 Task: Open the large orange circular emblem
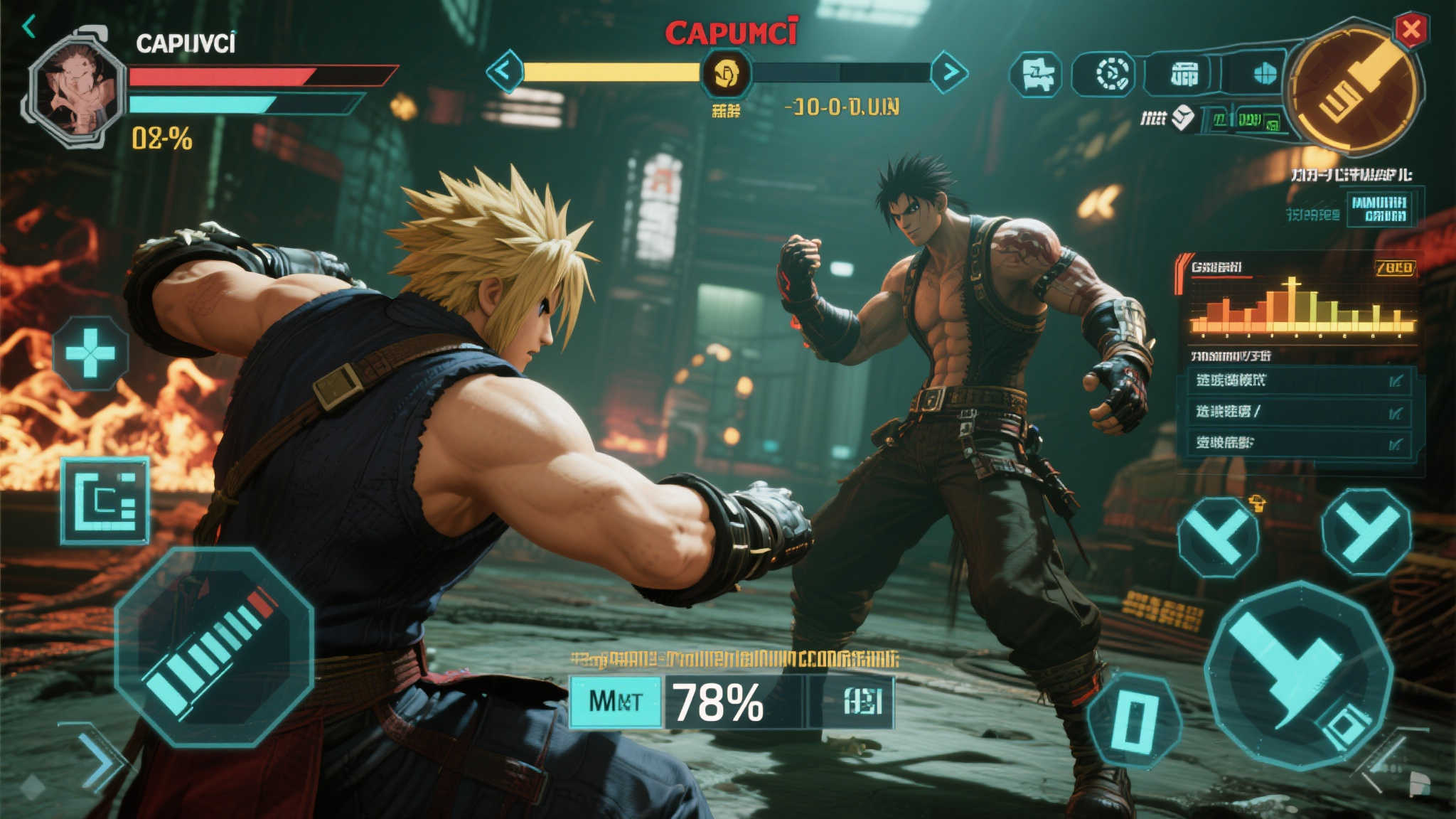click(1354, 90)
